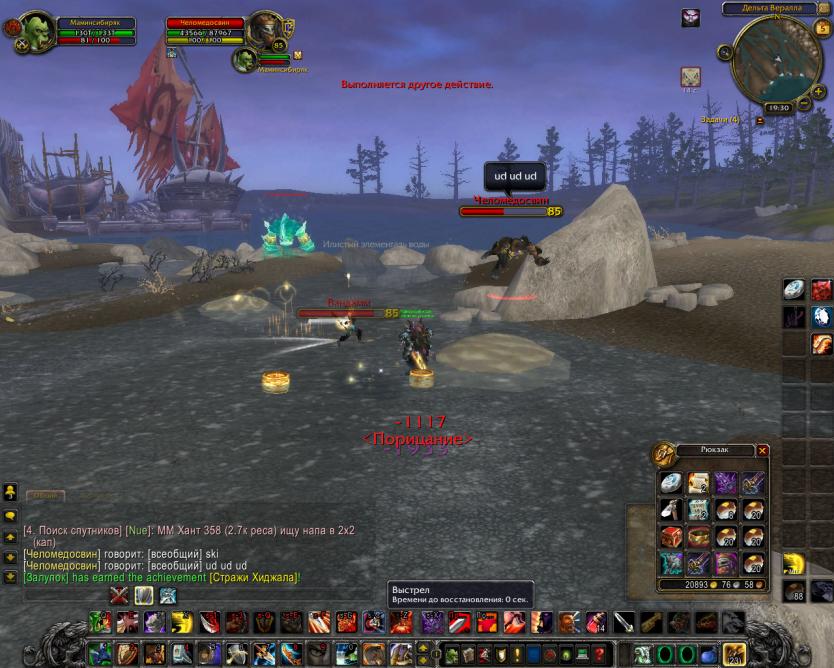Image resolution: width=834 pixels, height=668 pixels.
Task: Select the red treasure chest in the bag
Action: point(671,536)
